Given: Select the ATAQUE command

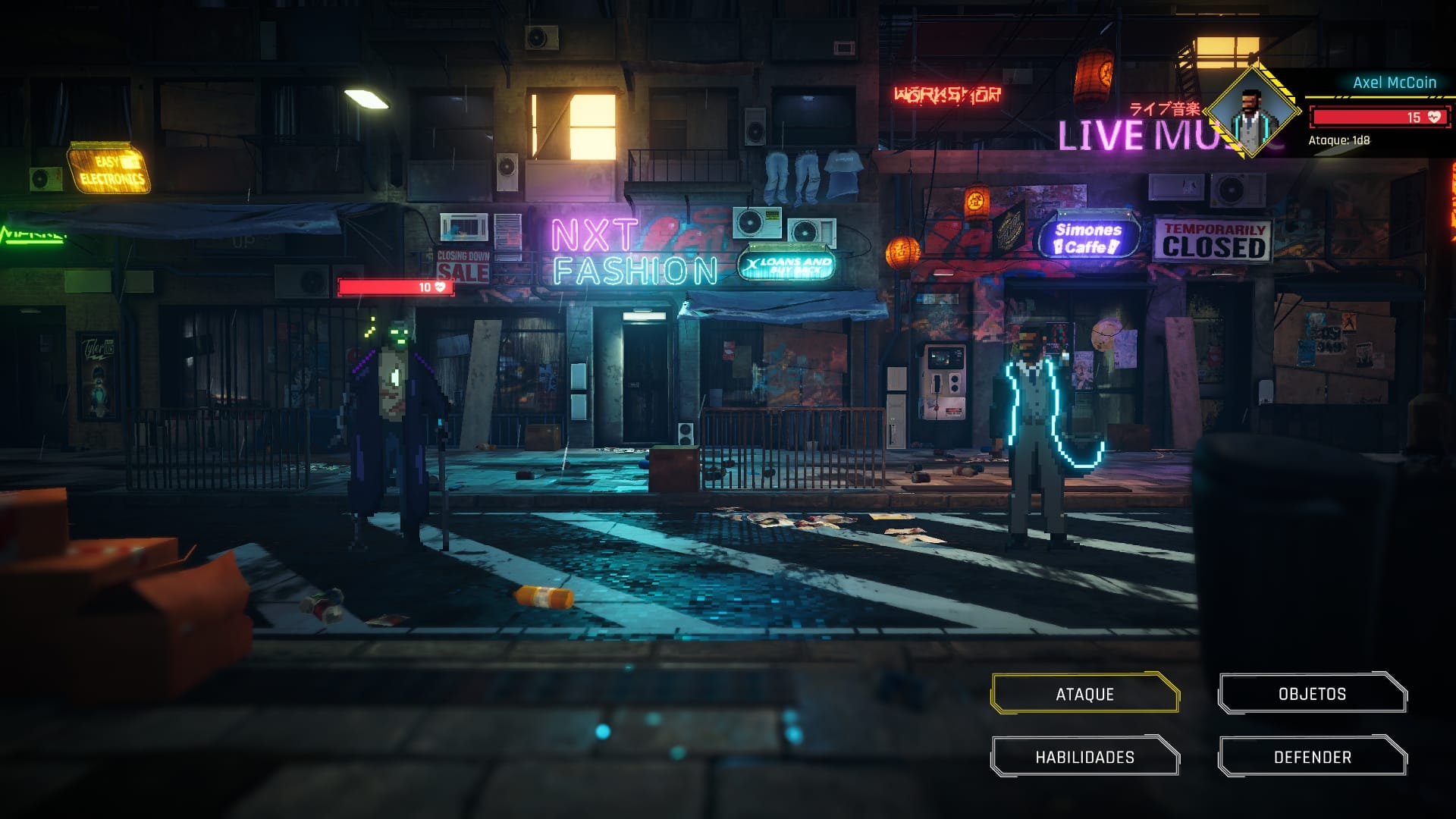Looking at the screenshot, I should [1083, 693].
